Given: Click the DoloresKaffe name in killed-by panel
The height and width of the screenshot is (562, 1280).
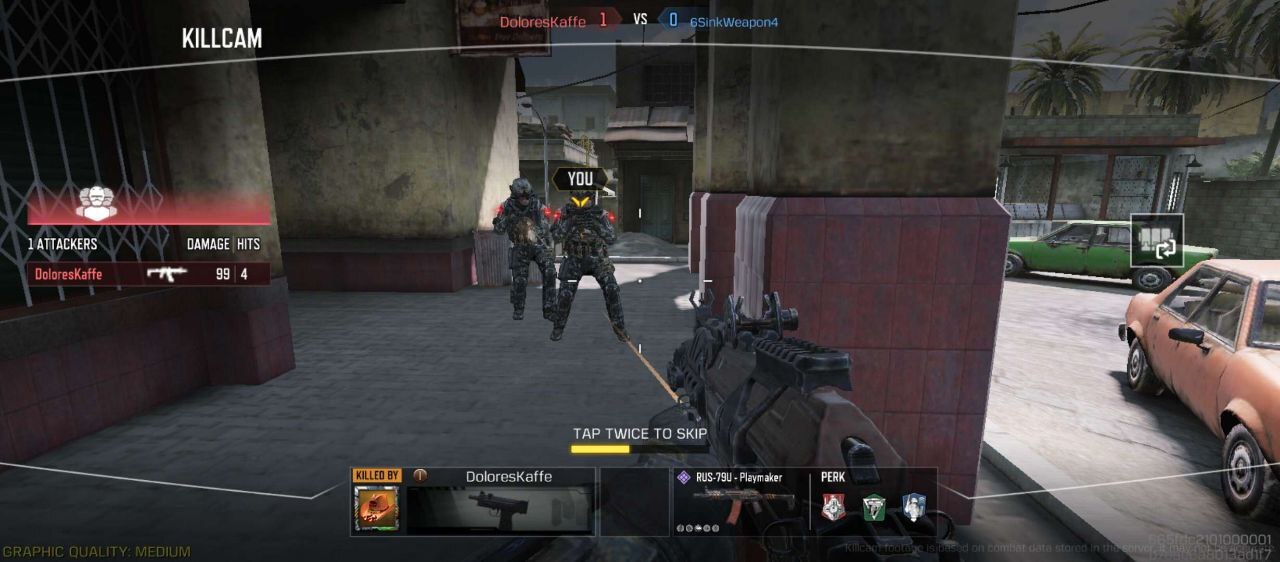Looking at the screenshot, I should 508,477.
